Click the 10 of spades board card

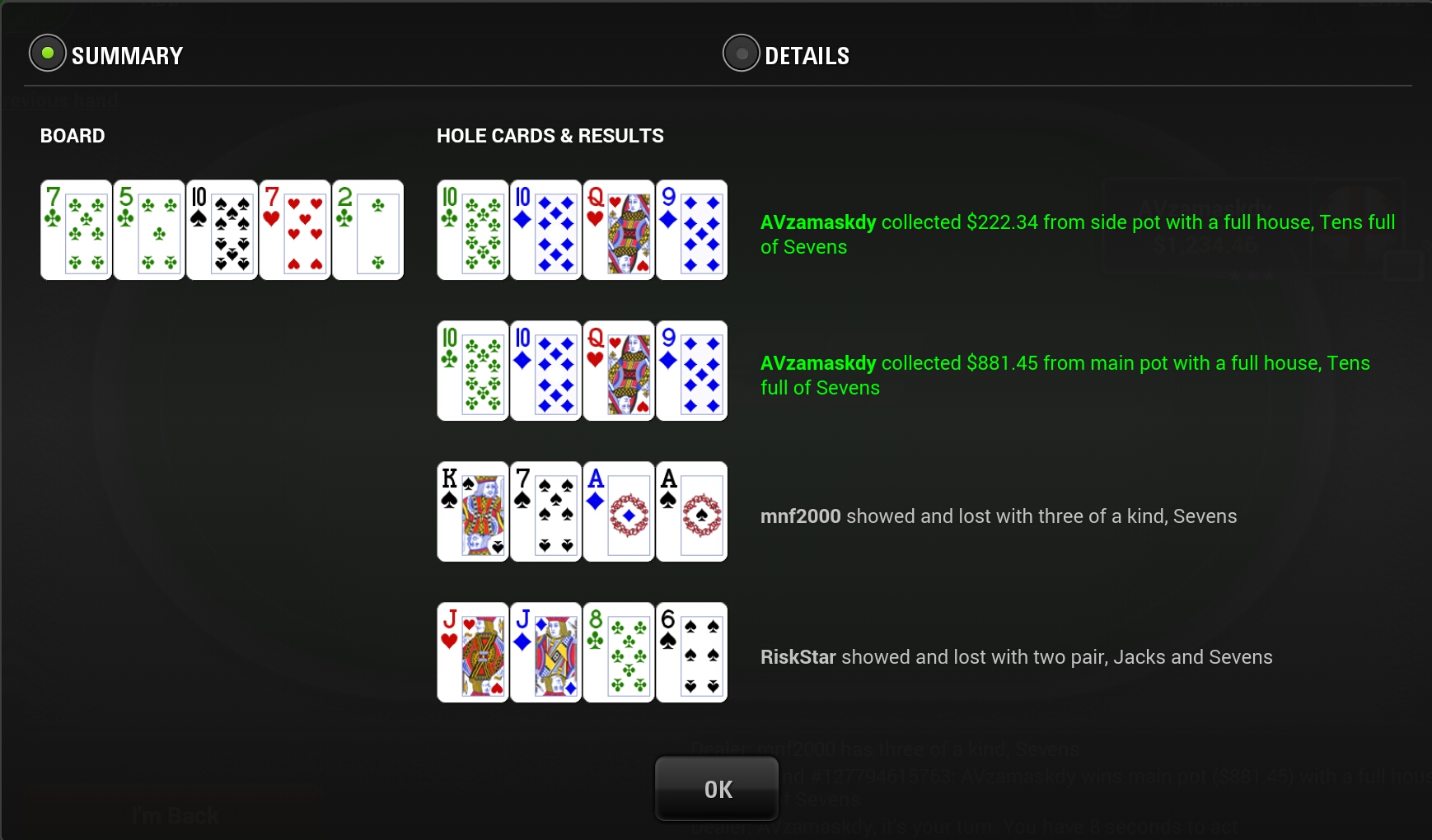221,229
